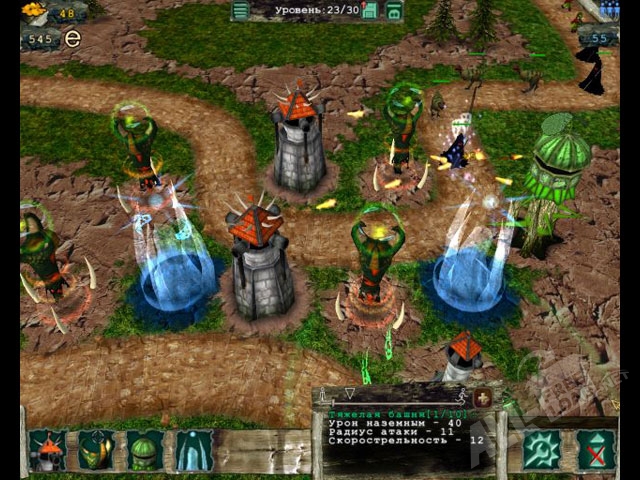
Task: Activate the green spiked burst ability
Action: (x=542, y=450)
